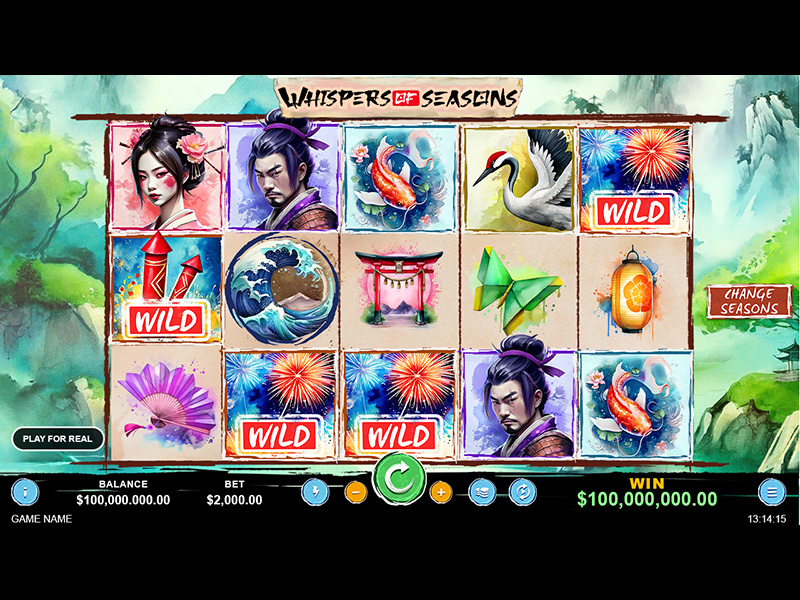Decrease the bet with the minus button
800x600 pixels.
[x=355, y=492]
